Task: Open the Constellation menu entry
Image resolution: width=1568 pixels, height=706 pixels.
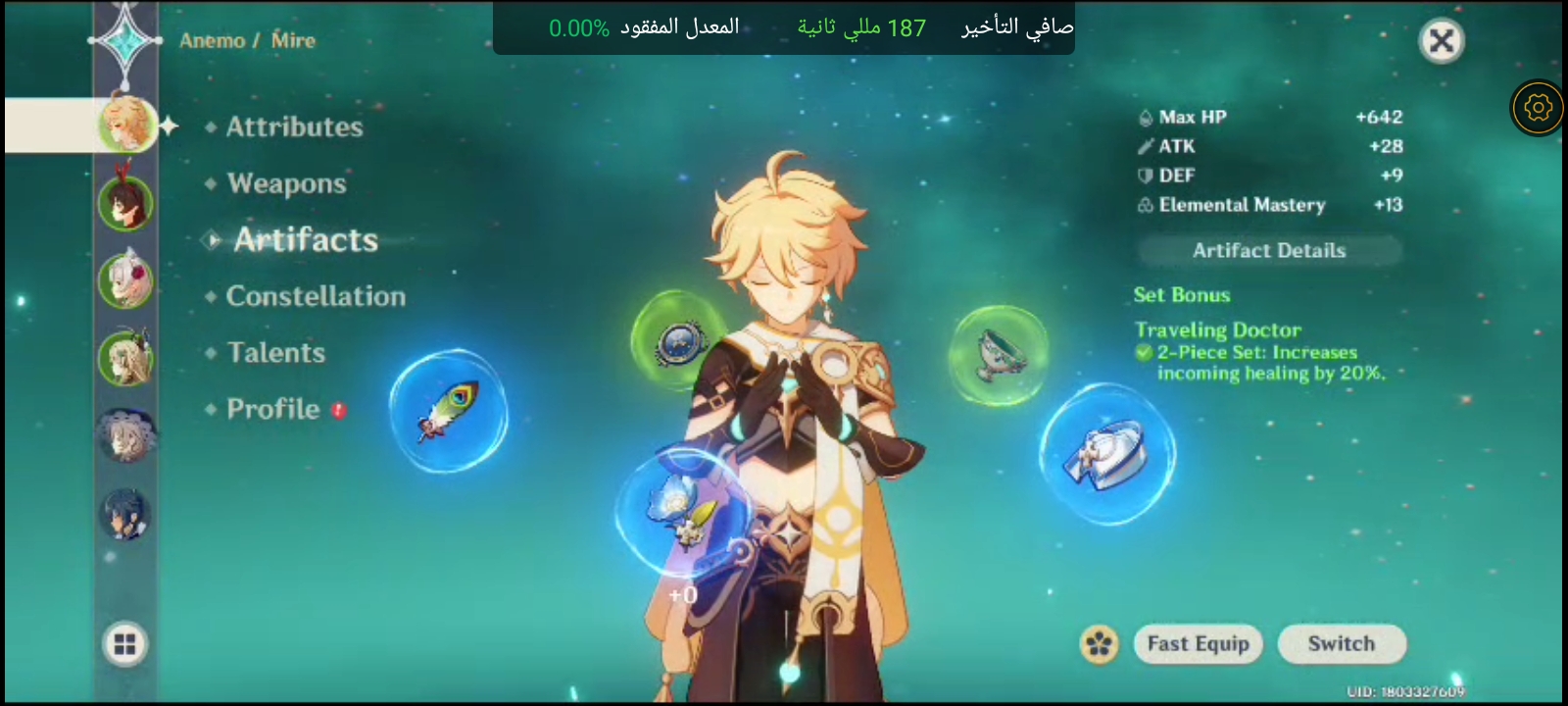Action: tap(316, 296)
